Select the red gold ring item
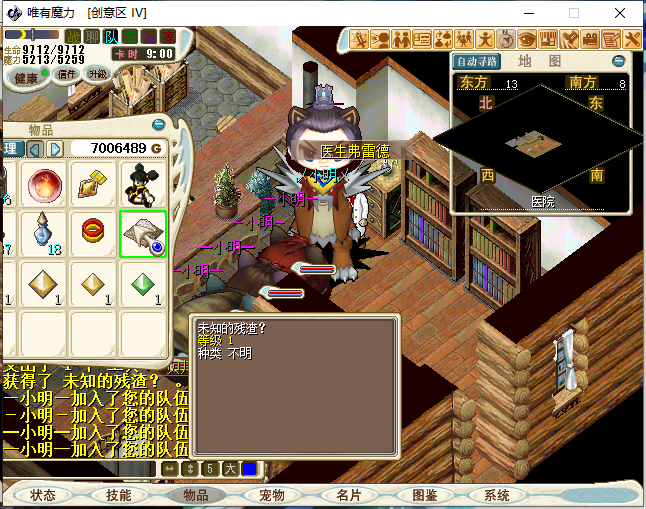 94,234
